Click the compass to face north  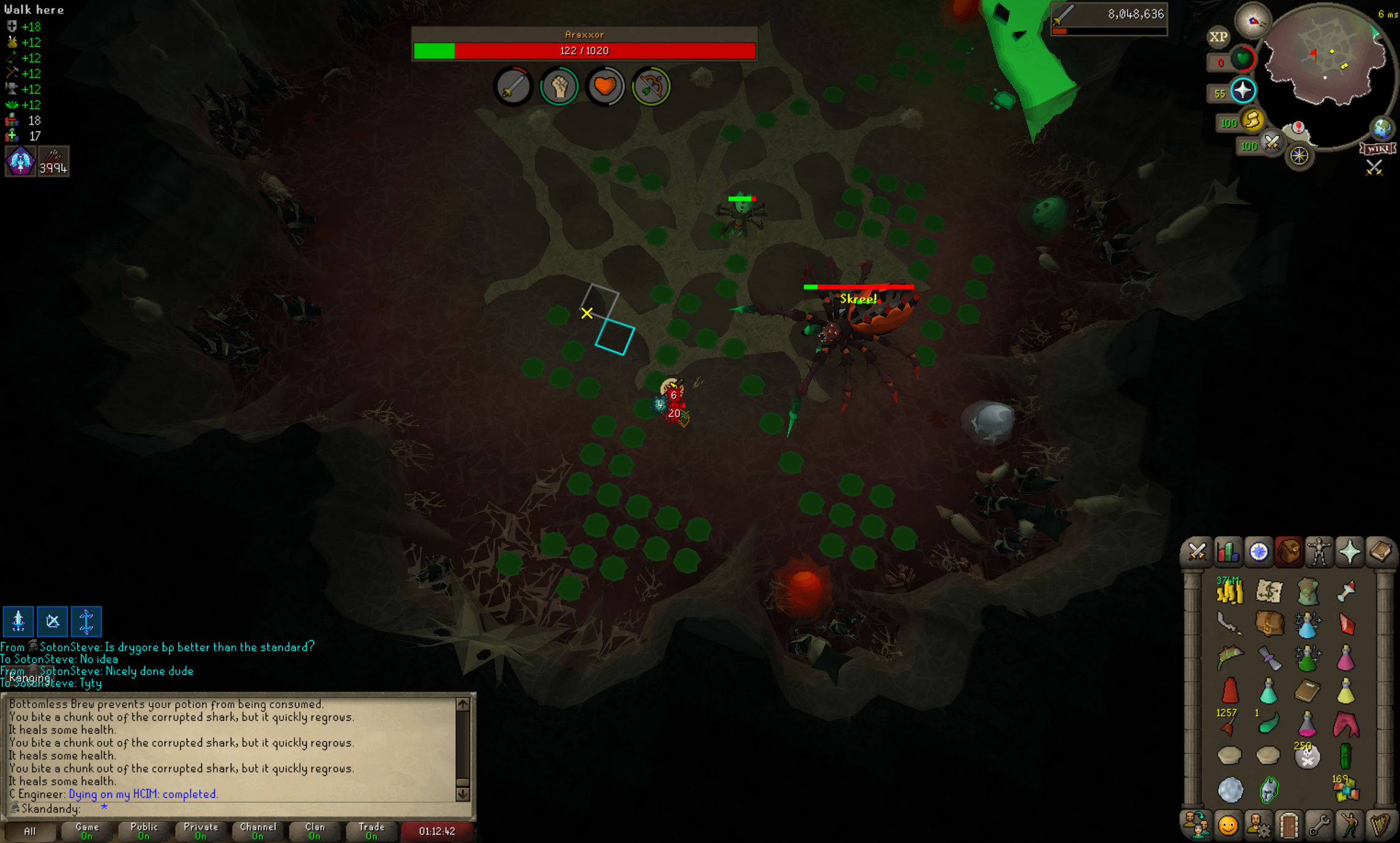coord(1252,21)
